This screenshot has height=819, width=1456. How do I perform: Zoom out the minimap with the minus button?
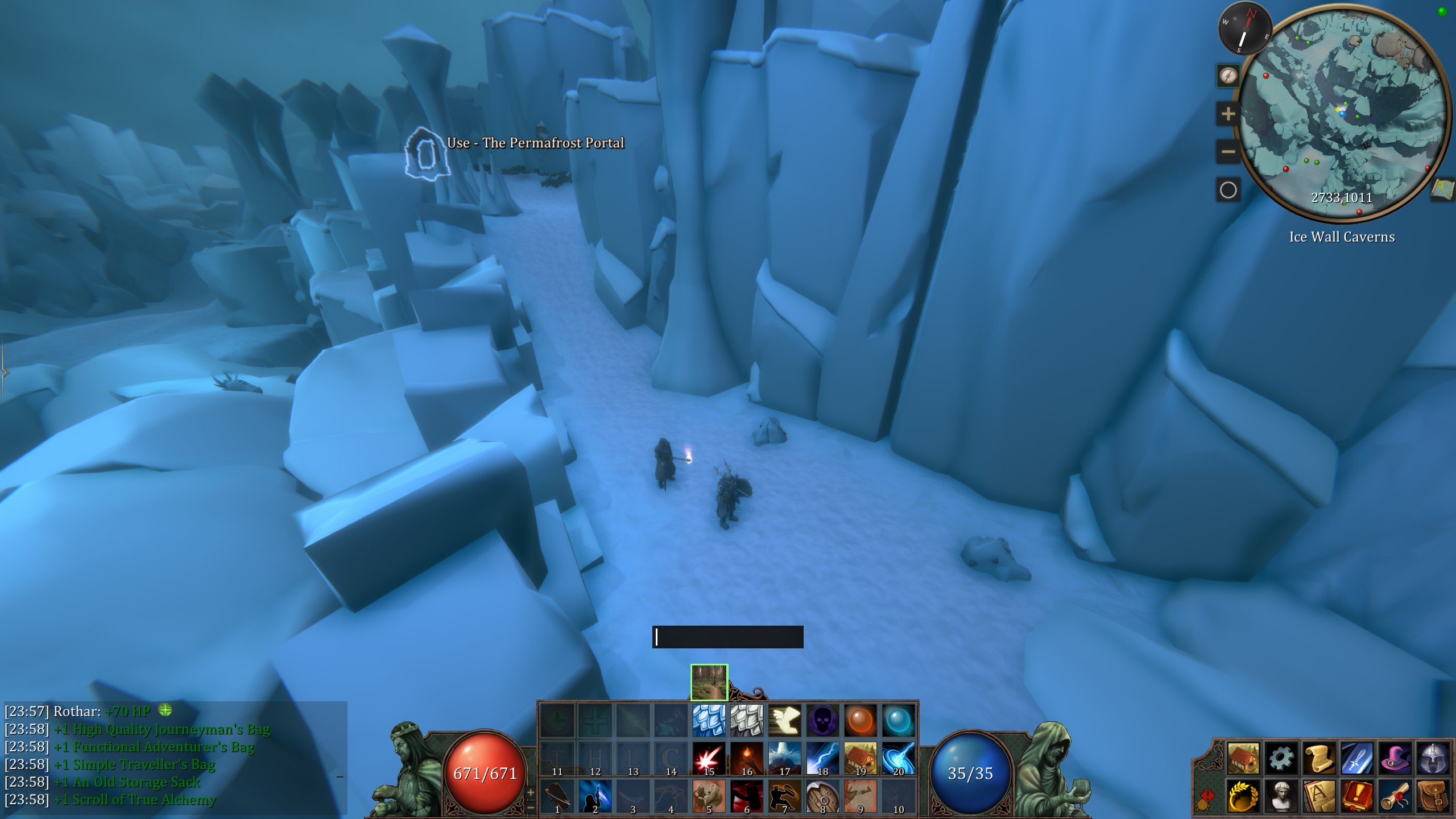point(1228,152)
